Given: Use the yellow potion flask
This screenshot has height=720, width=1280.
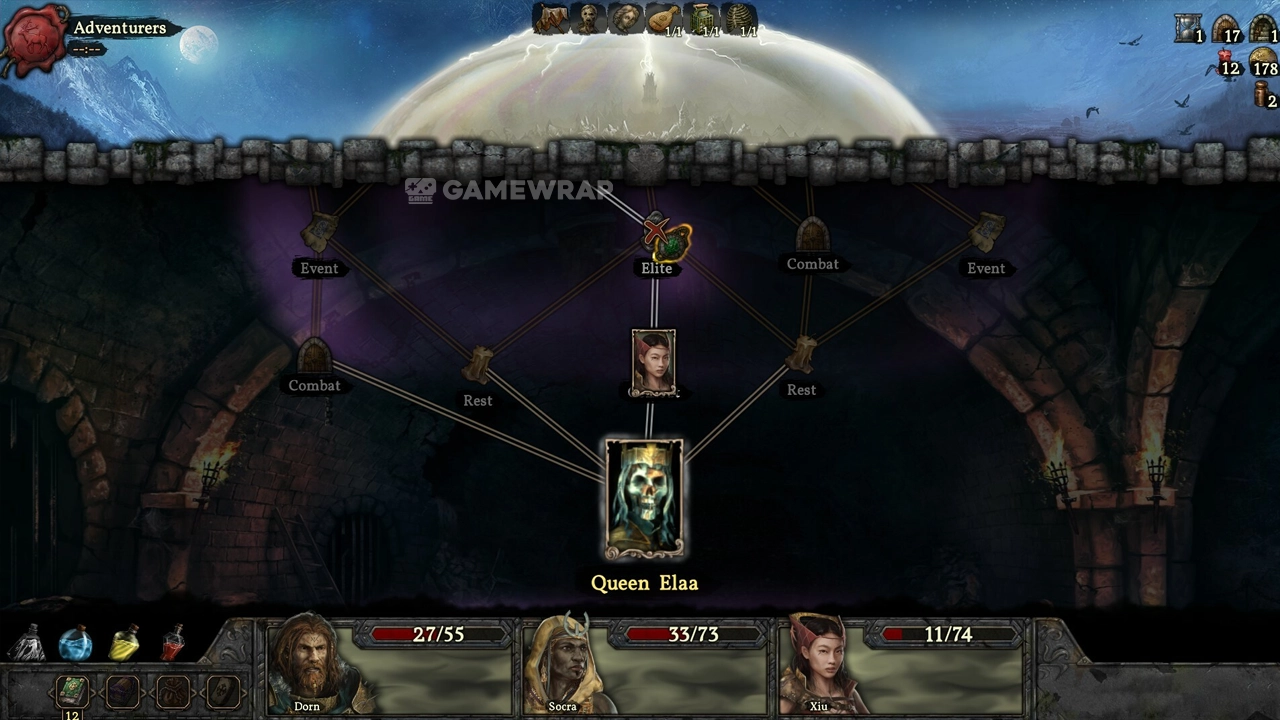Looking at the screenshot, I should click(x=123, y=643).
